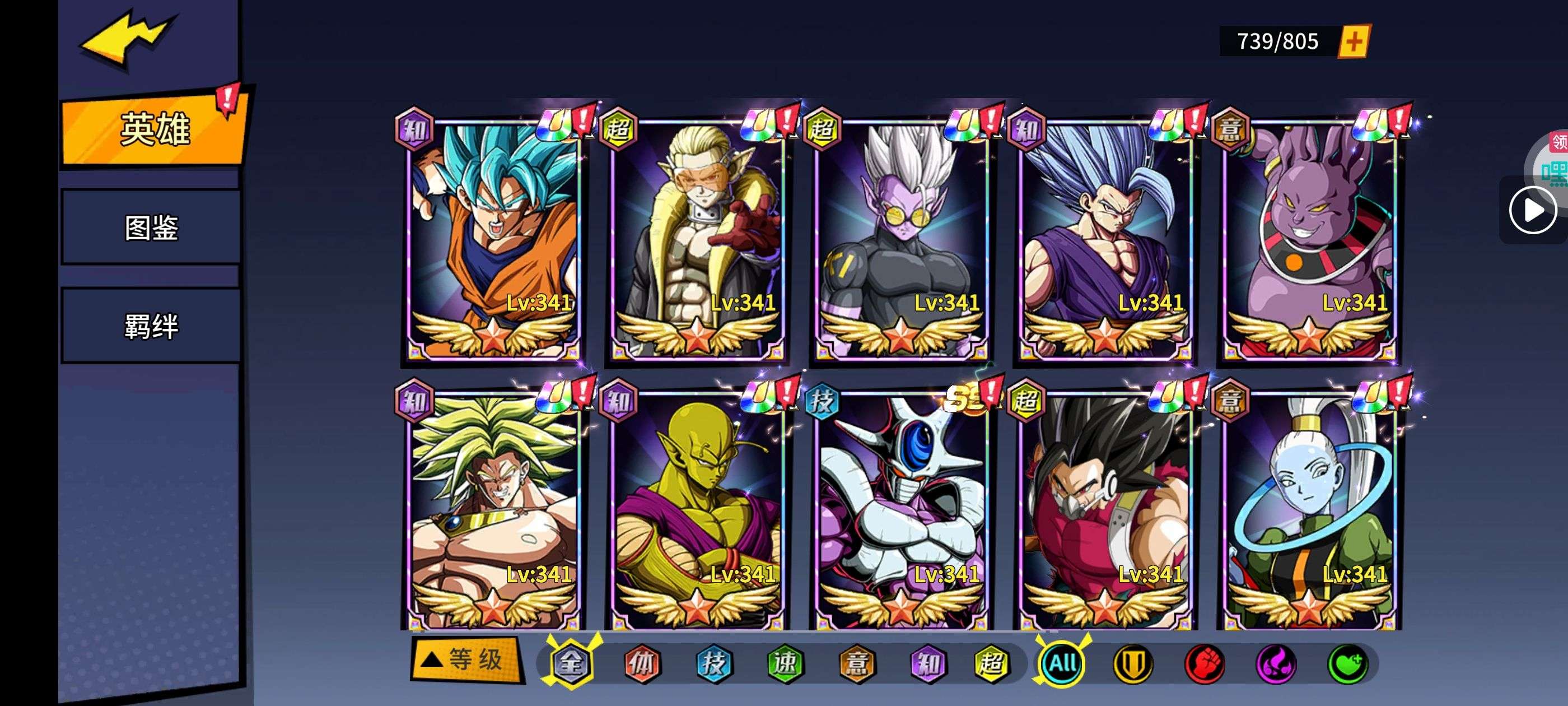Switch to the 图鉴 tab
Viewport: 1568px width, 706px height.
click(x=151, y=227)
